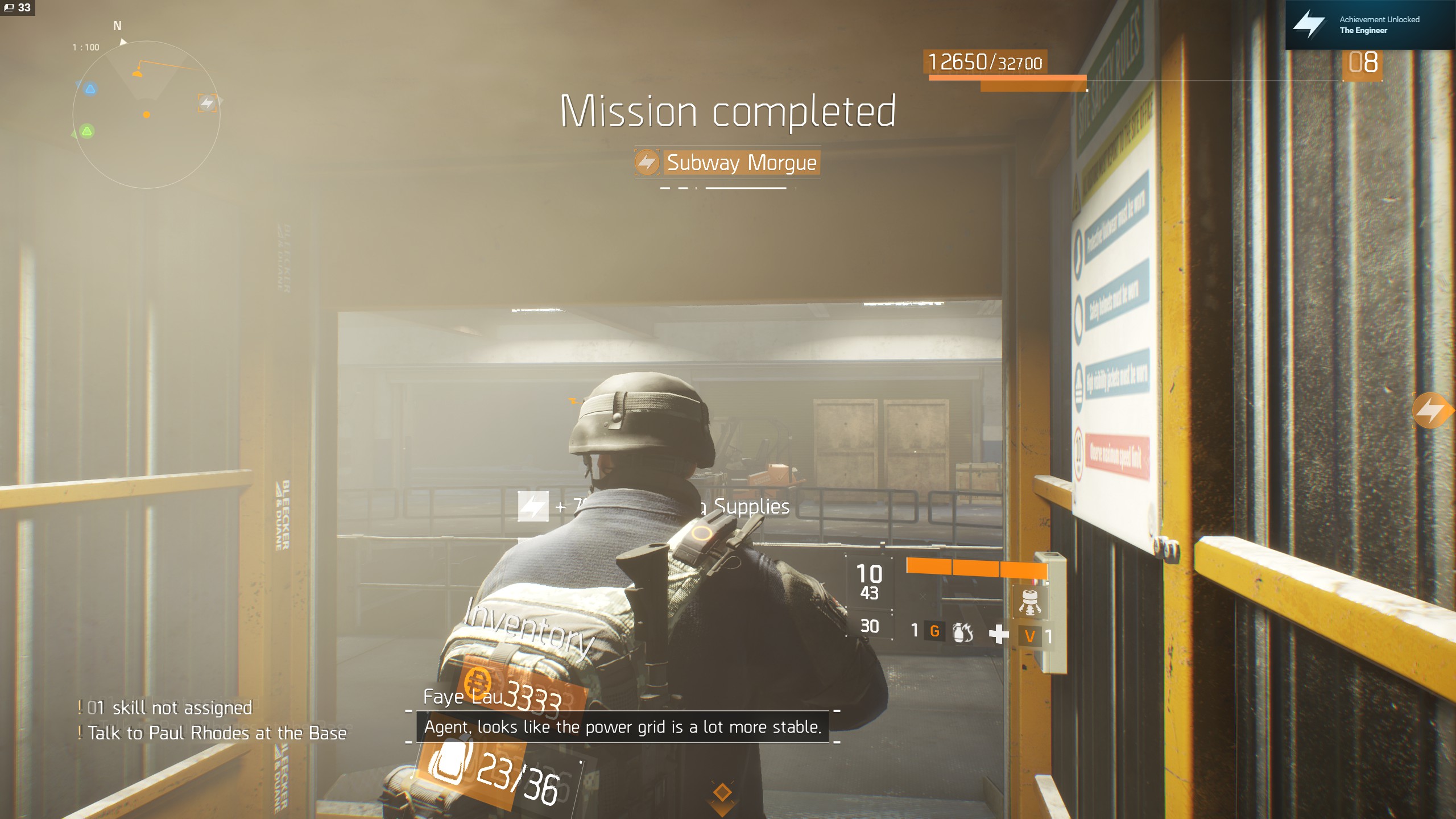
Task: Open the Talk to Paul Rhodes objective
Action: pos(217,733)
